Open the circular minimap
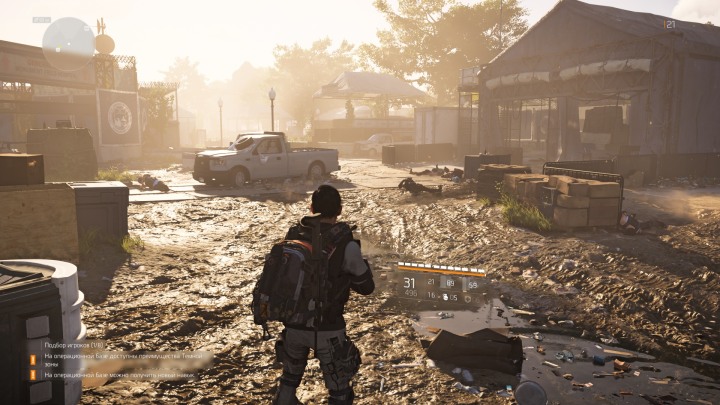This screenshot has height=405, width=720. click(68, 42)
